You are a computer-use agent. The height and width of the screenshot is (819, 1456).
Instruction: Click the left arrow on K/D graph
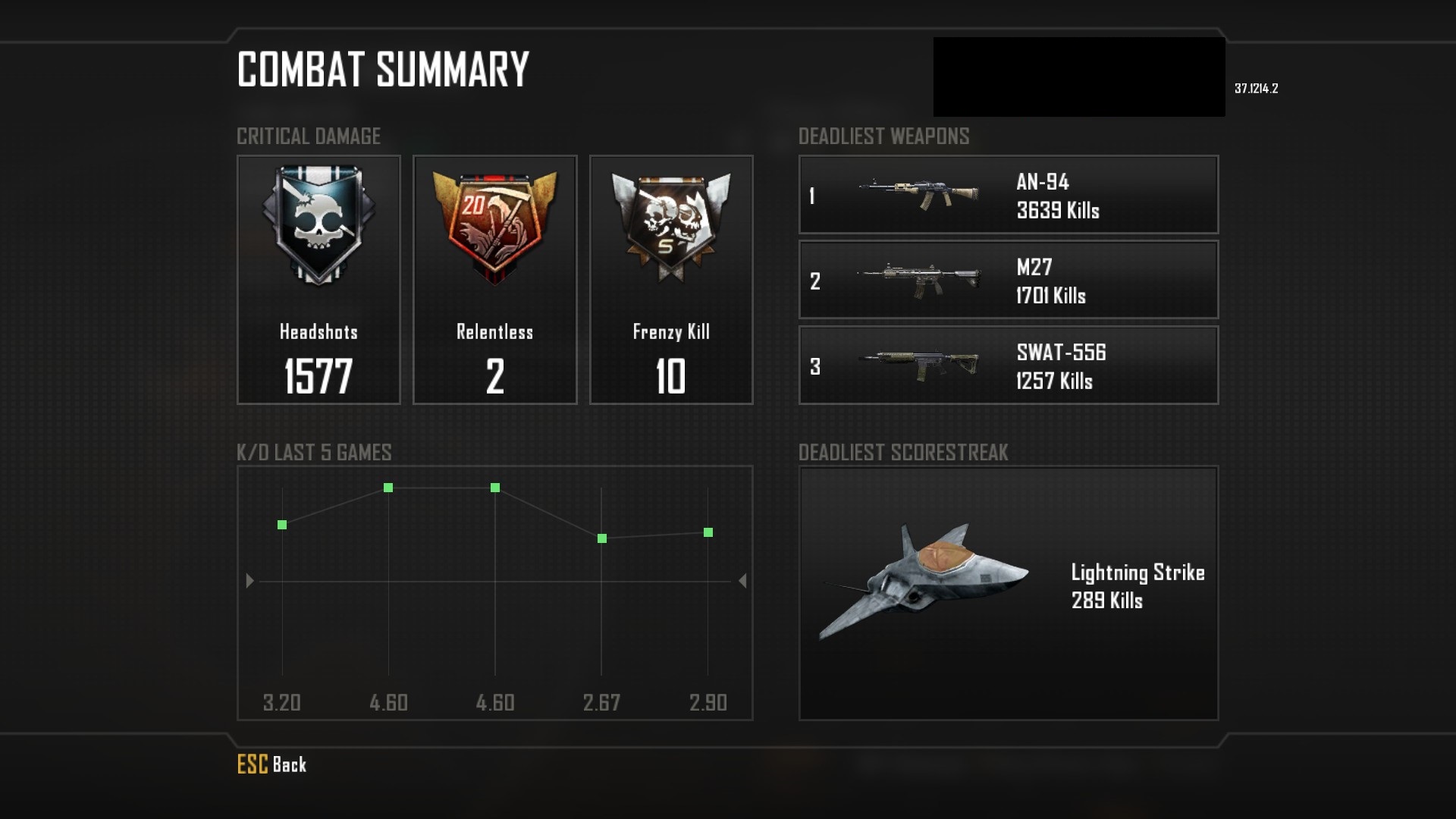pos(249,581)
